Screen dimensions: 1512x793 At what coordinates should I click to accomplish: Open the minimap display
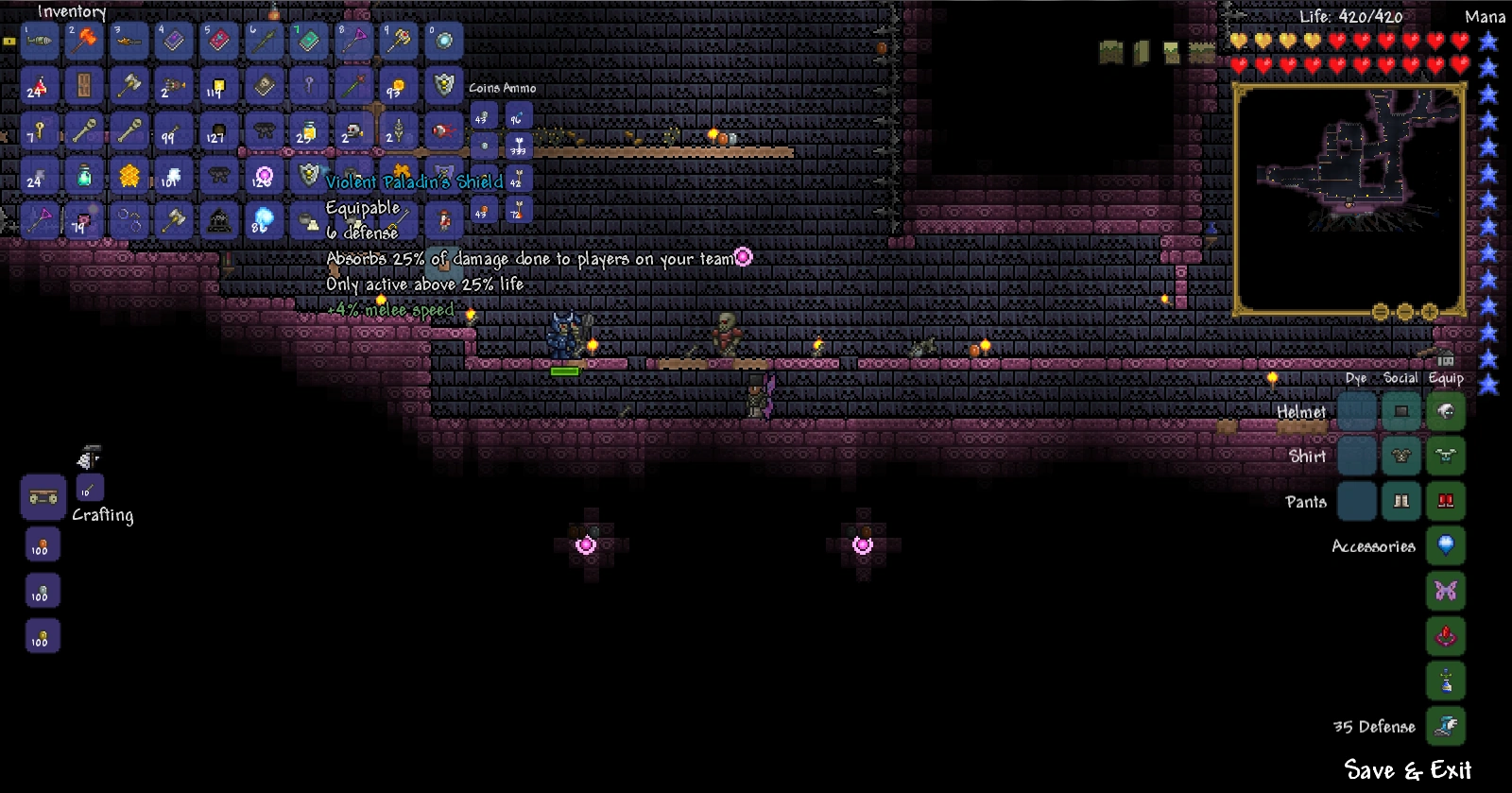1349,197
